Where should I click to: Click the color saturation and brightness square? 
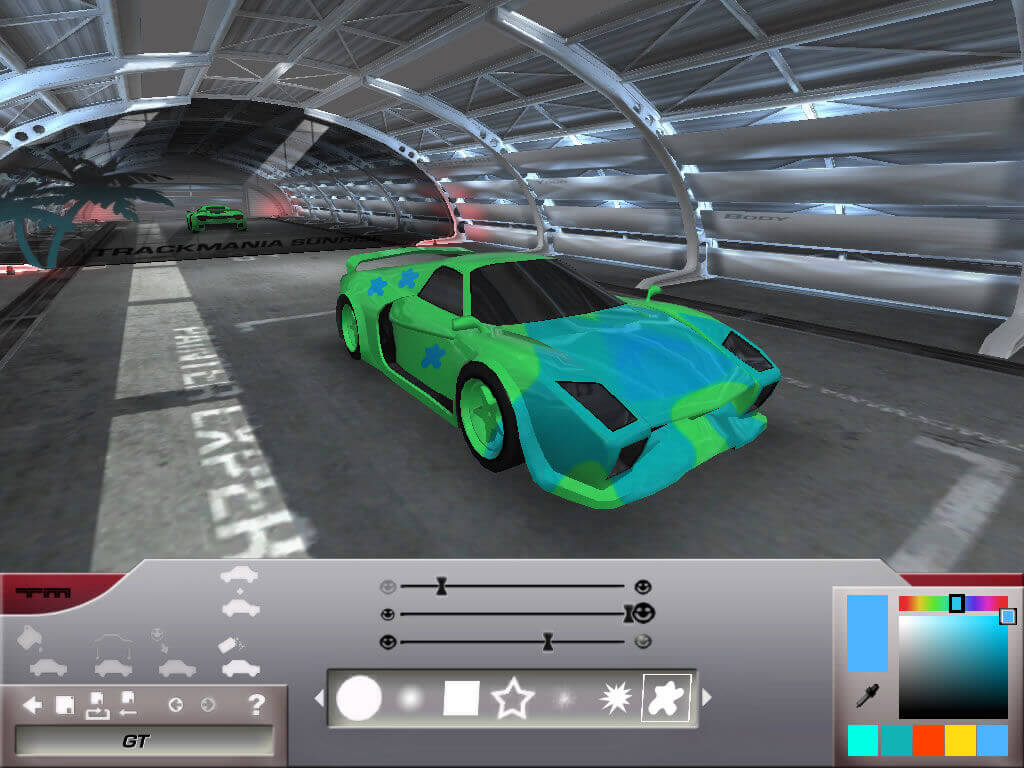click(x=952, y=666)
